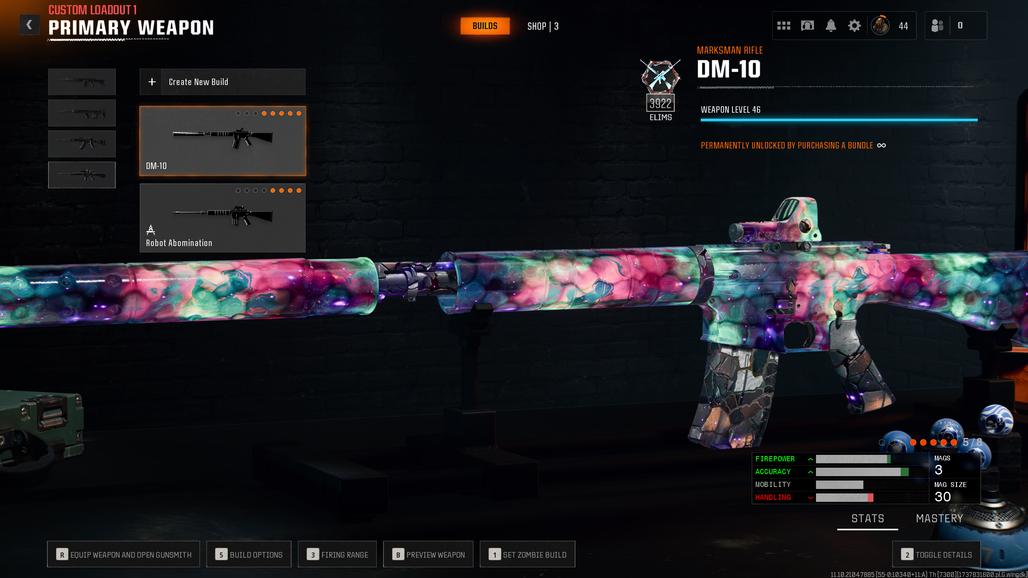Open the camo mastery badge beside DM-10
This screenshot has width=1028, height=578.
660,78
